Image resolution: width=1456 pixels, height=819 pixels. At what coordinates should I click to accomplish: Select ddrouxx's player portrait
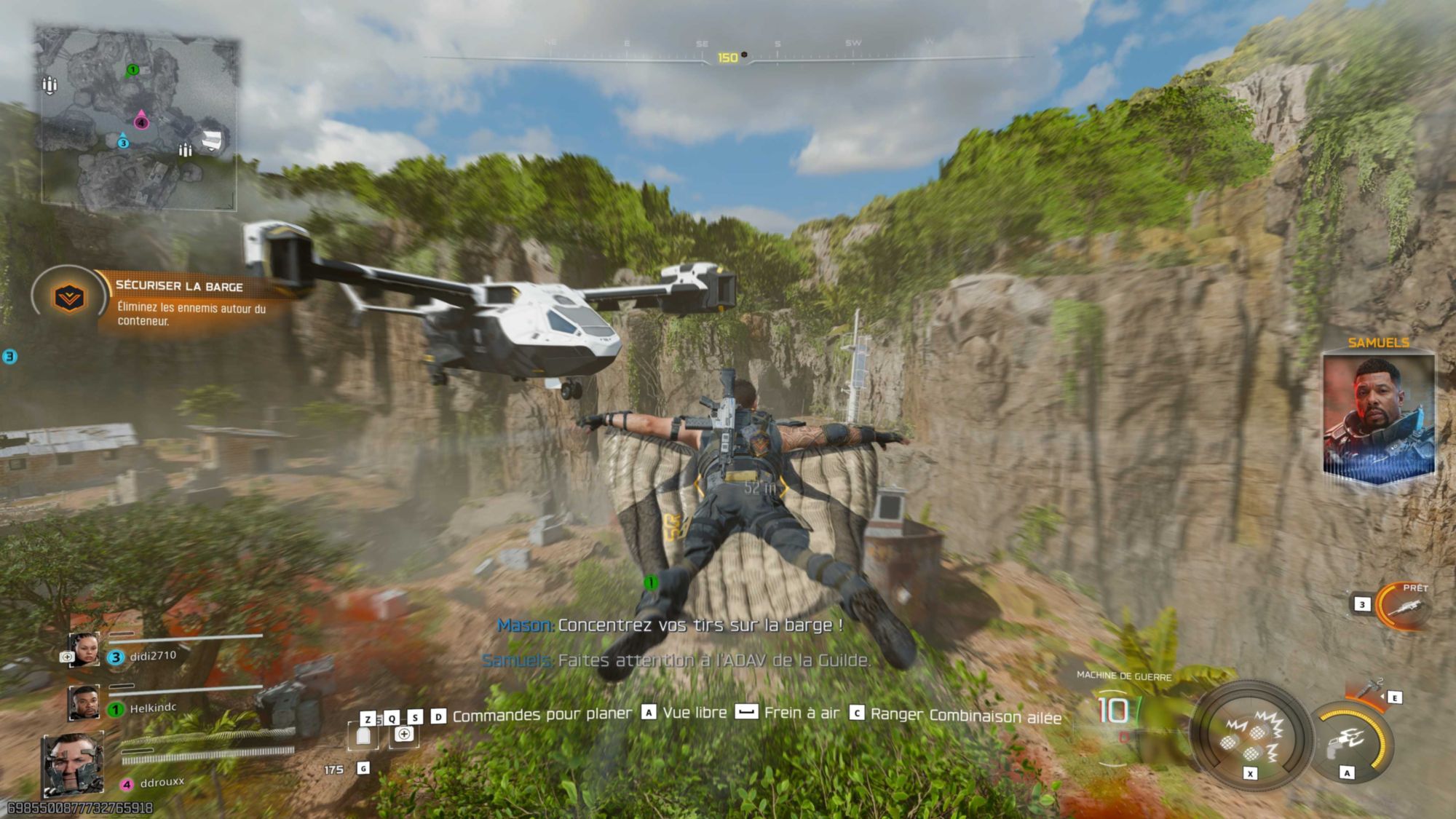coord(73,764)
